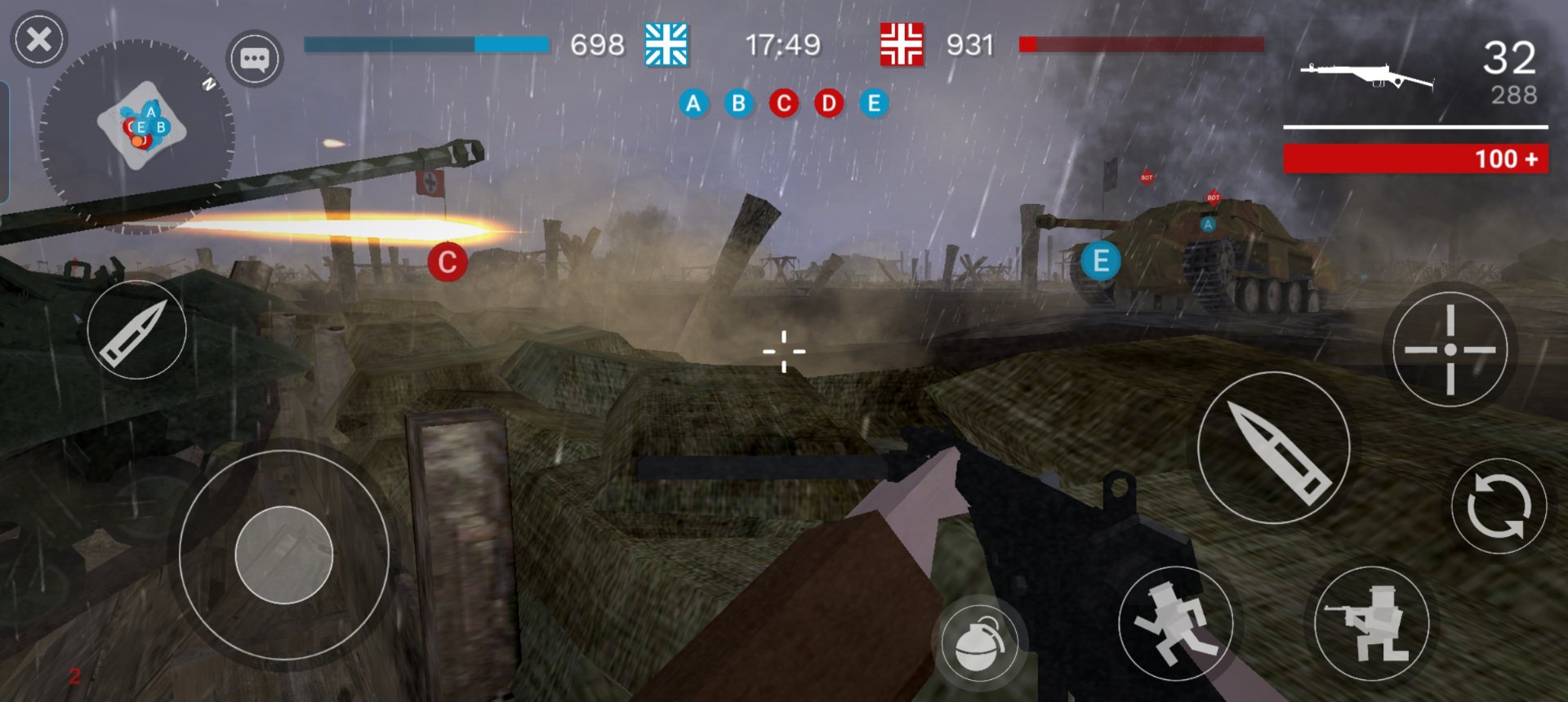Throw a grenade

(979, 642)
